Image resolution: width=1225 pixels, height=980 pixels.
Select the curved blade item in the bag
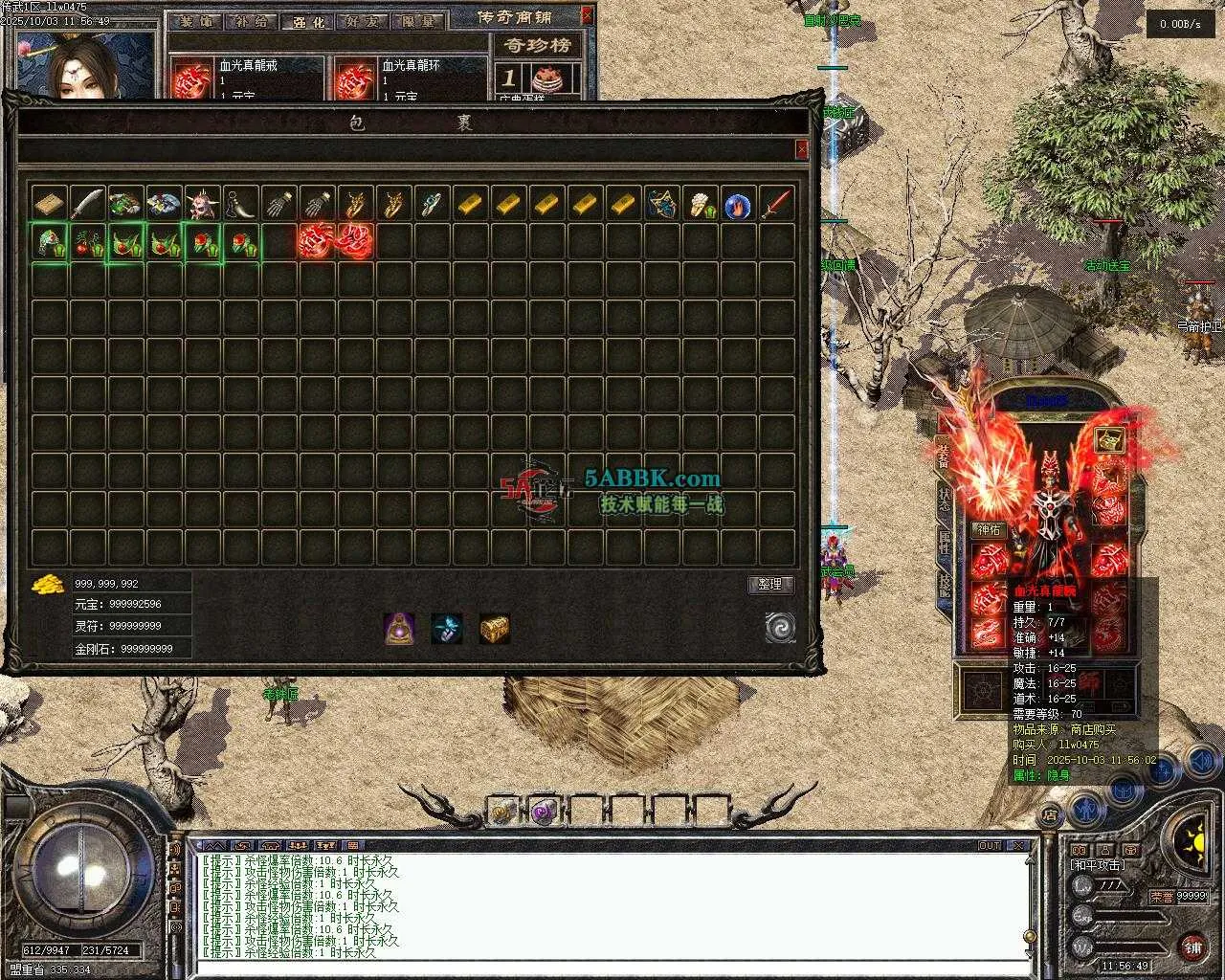pyautogui.click(x=87, y=204)
